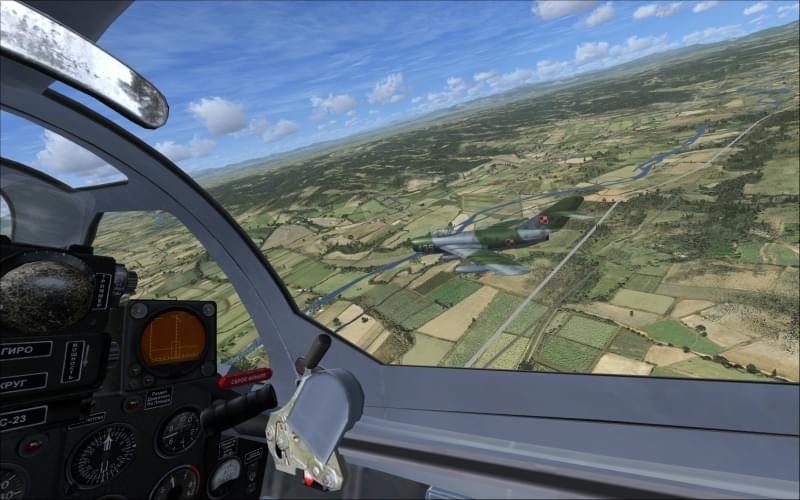Pull the red canopy jettison handle
The width and height of the screenshot is (800, 500).
(x=244, y=378)
